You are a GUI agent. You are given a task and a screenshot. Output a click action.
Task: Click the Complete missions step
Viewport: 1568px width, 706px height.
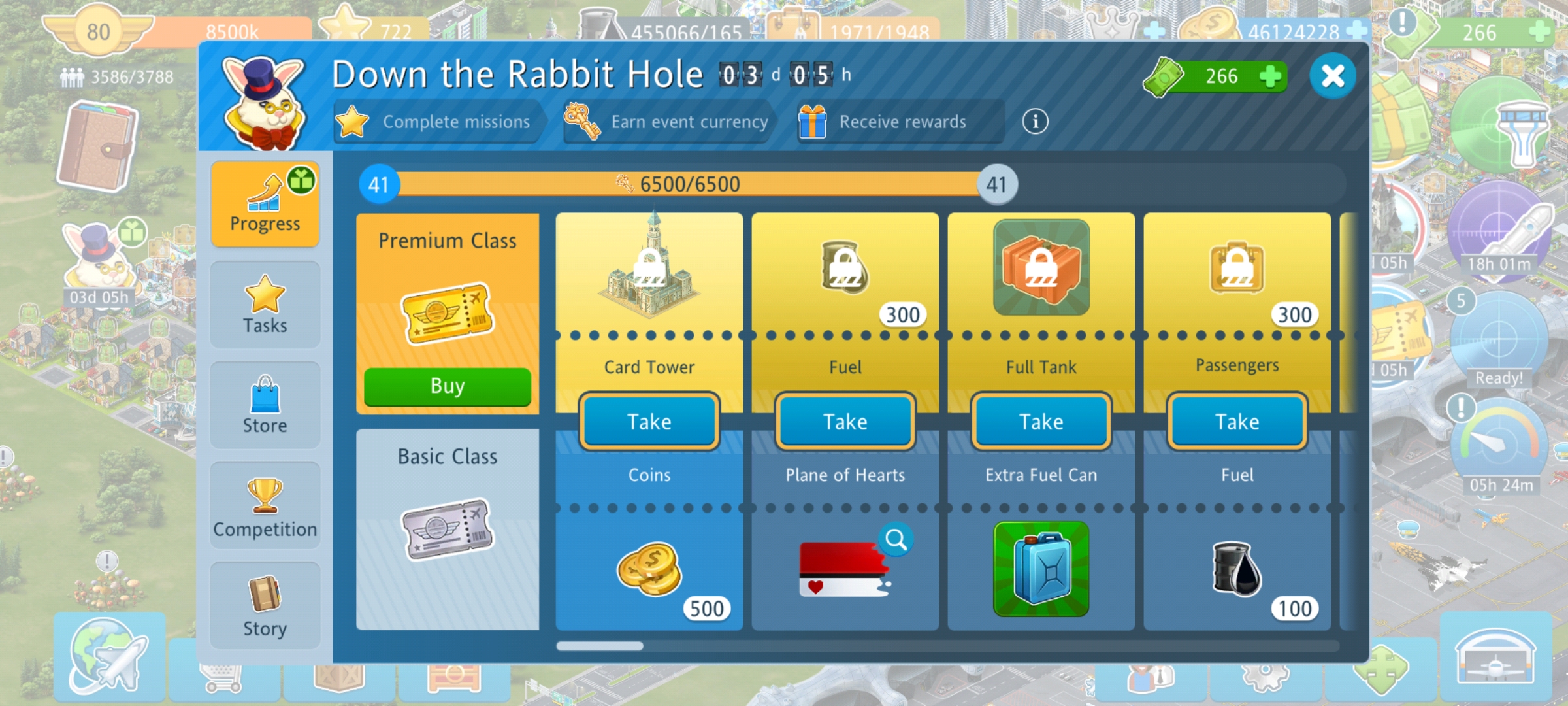[x=438, y=122]
